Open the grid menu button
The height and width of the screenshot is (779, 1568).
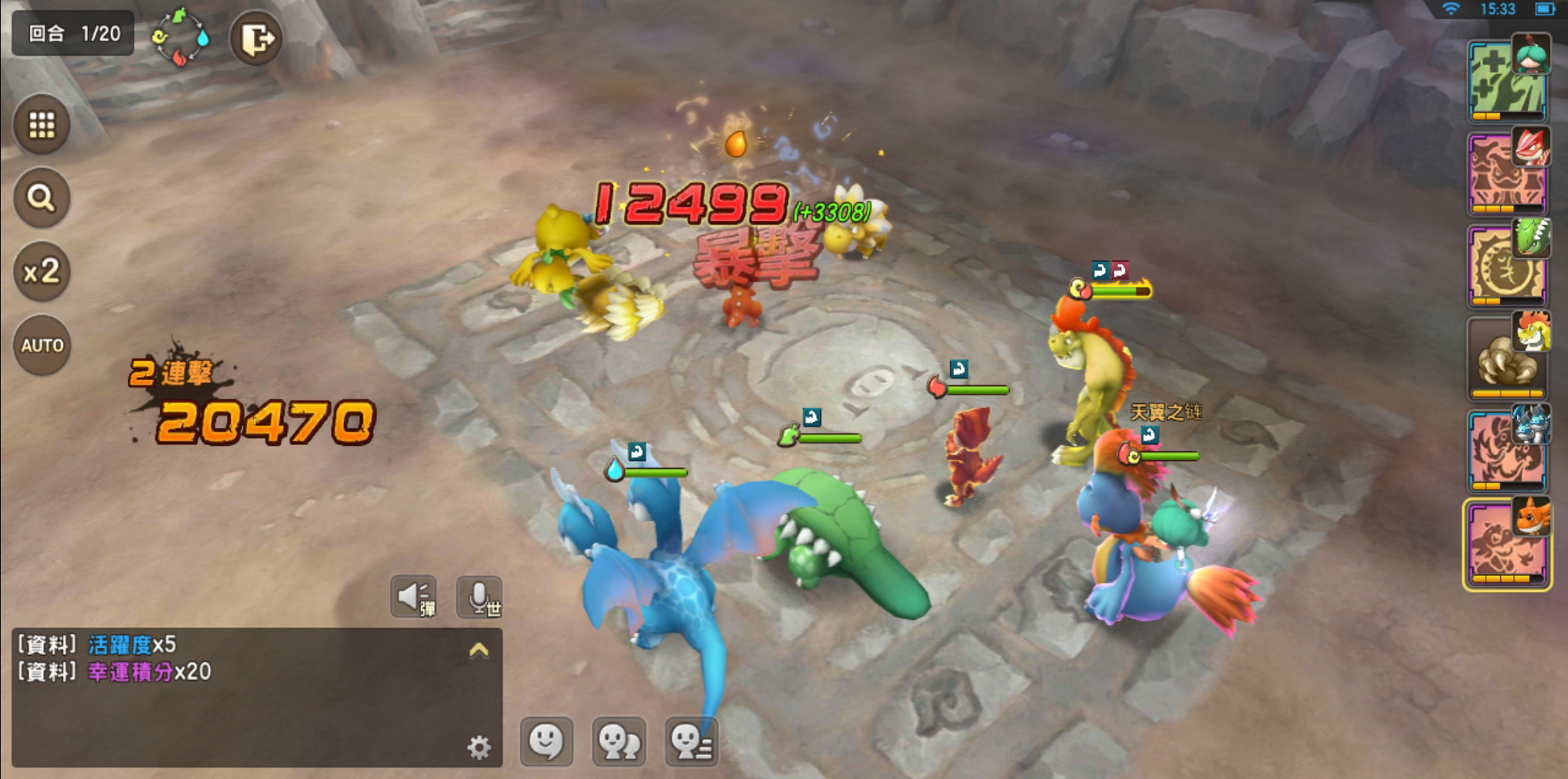[x=42, y=124]
